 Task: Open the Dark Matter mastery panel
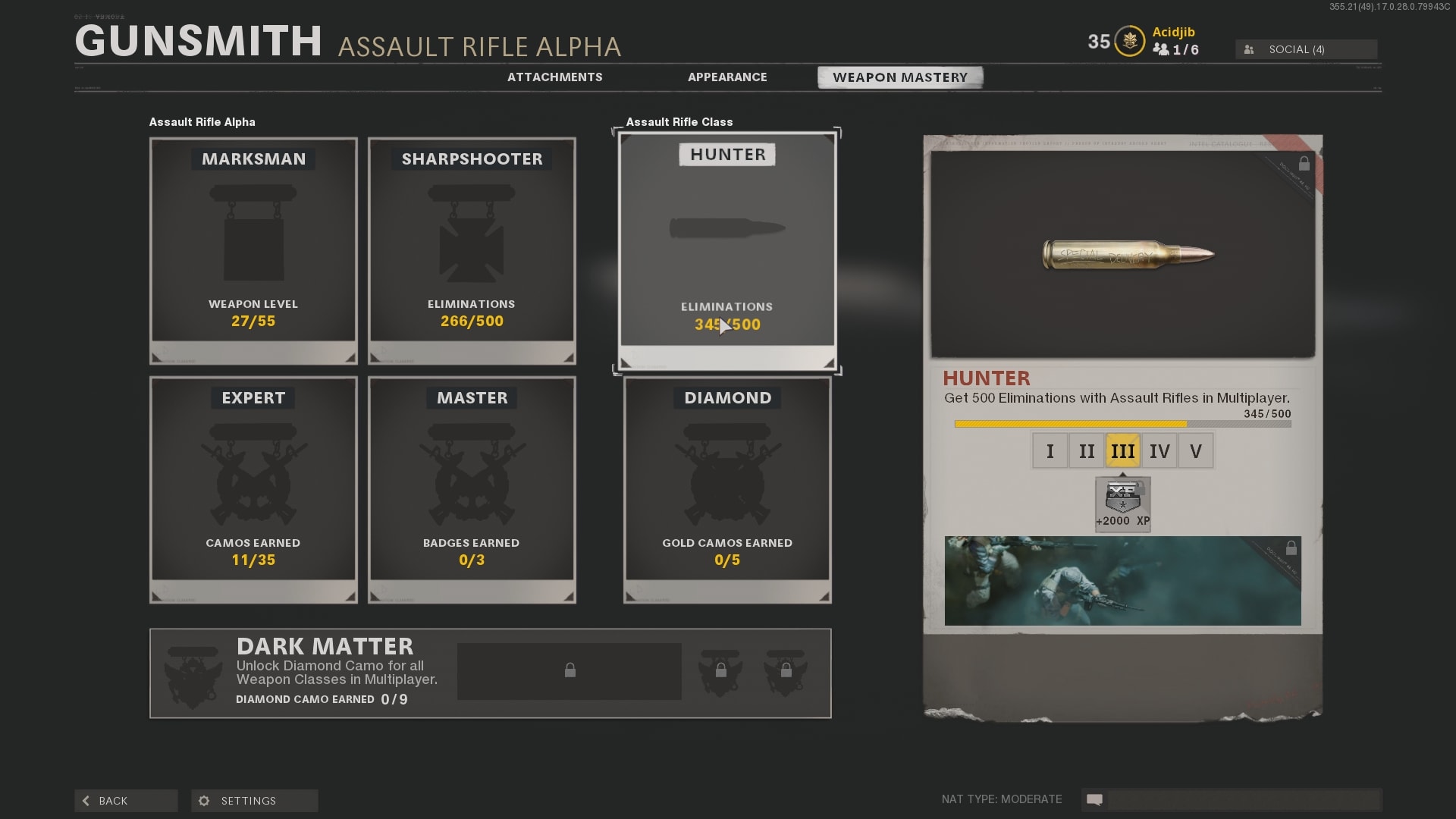point(490,673)
